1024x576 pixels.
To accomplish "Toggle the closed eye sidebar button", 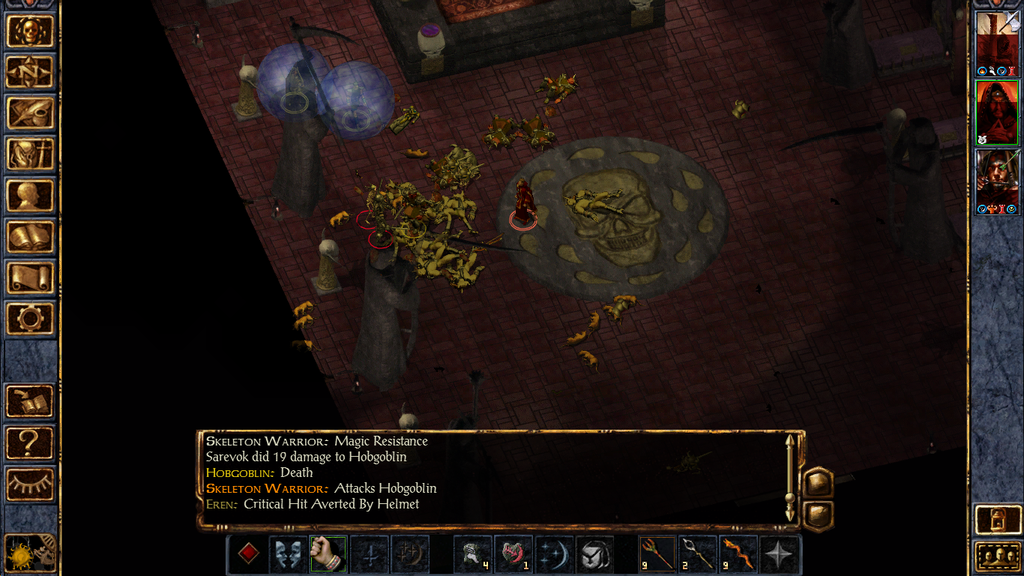I will [x=30, y=484].
